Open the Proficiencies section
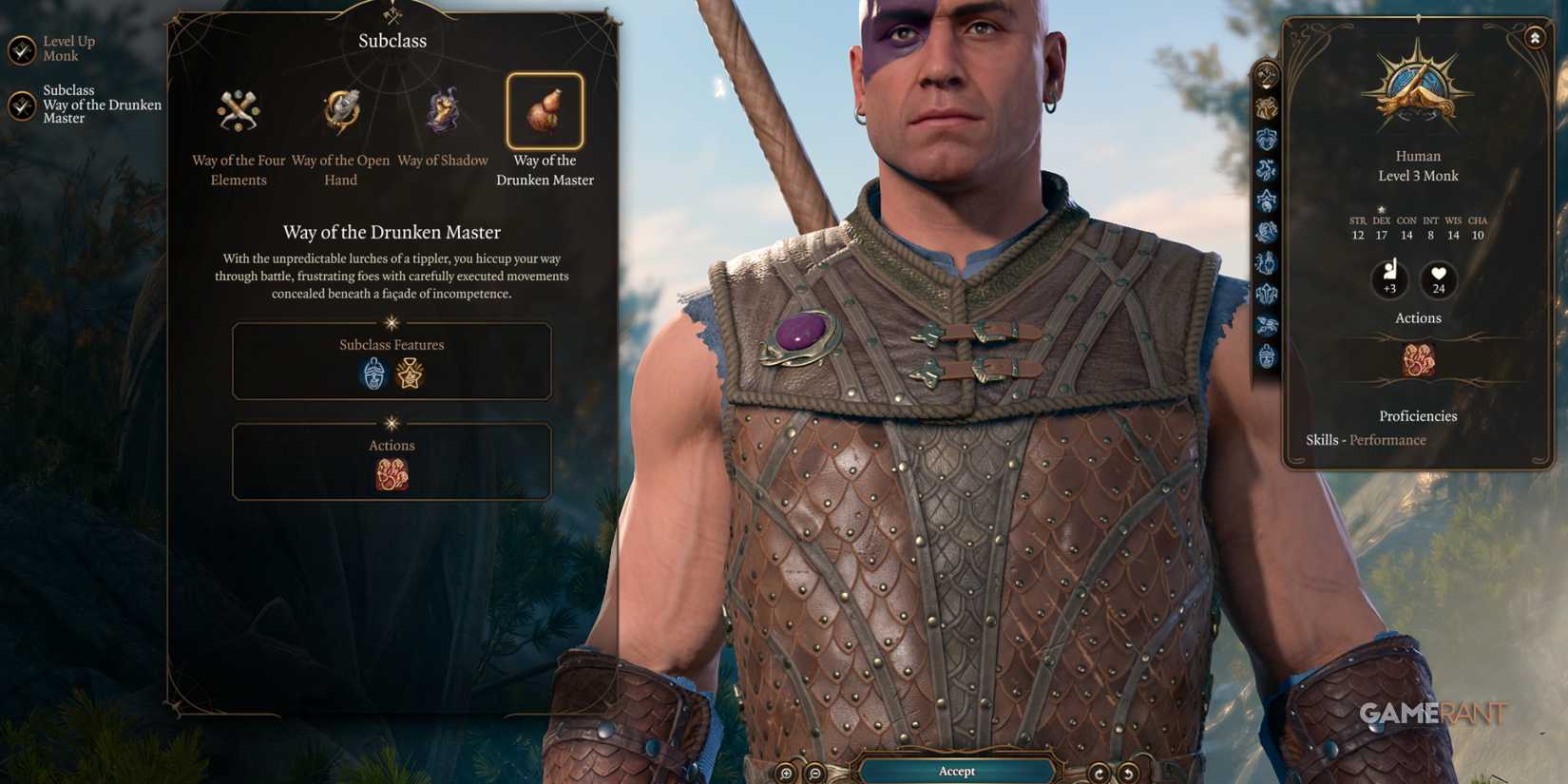Viewport: 1568px width, 784px height. click(1417, 416)
